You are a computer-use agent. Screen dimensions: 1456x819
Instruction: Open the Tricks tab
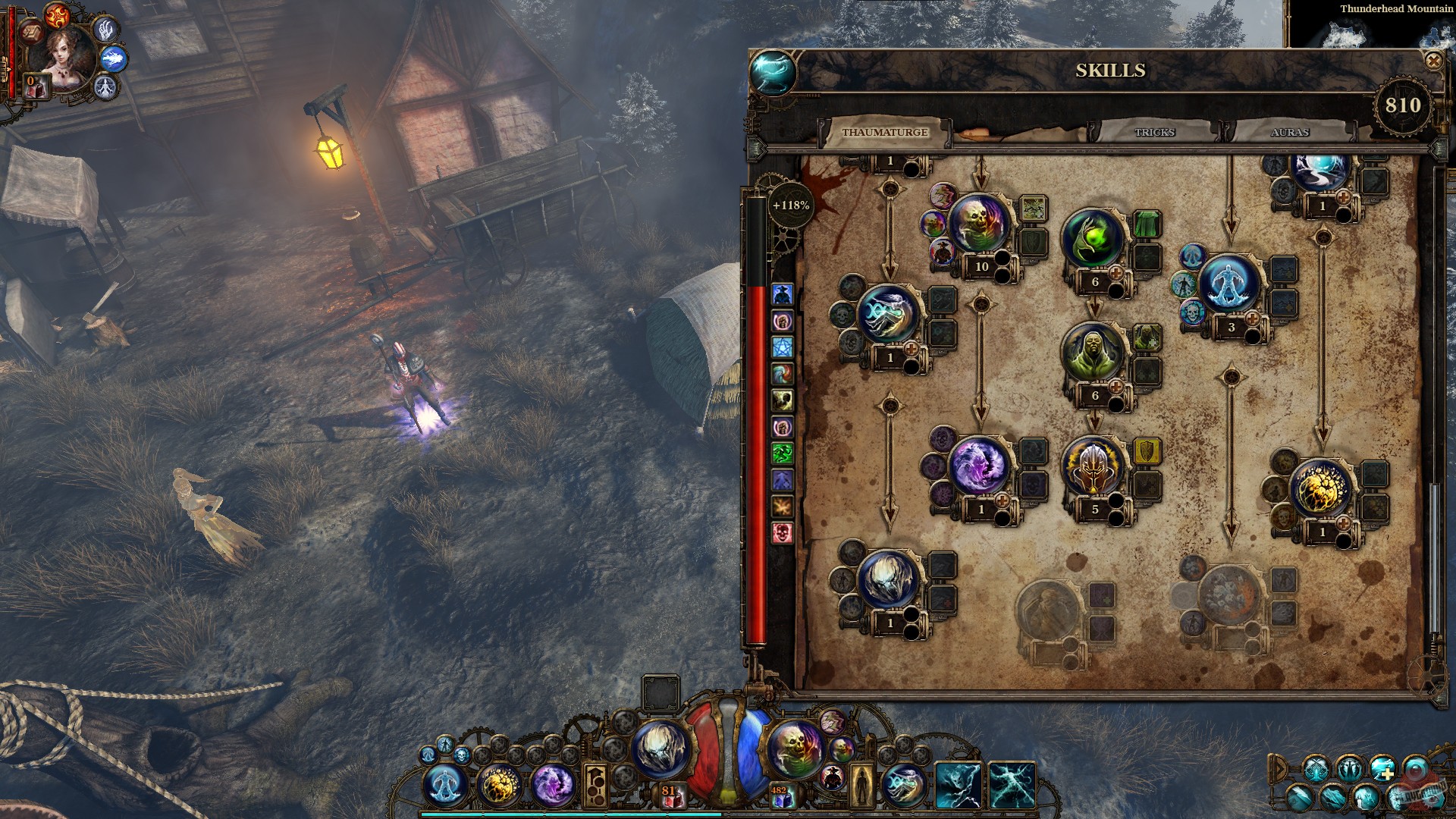tap(1153, 133)
